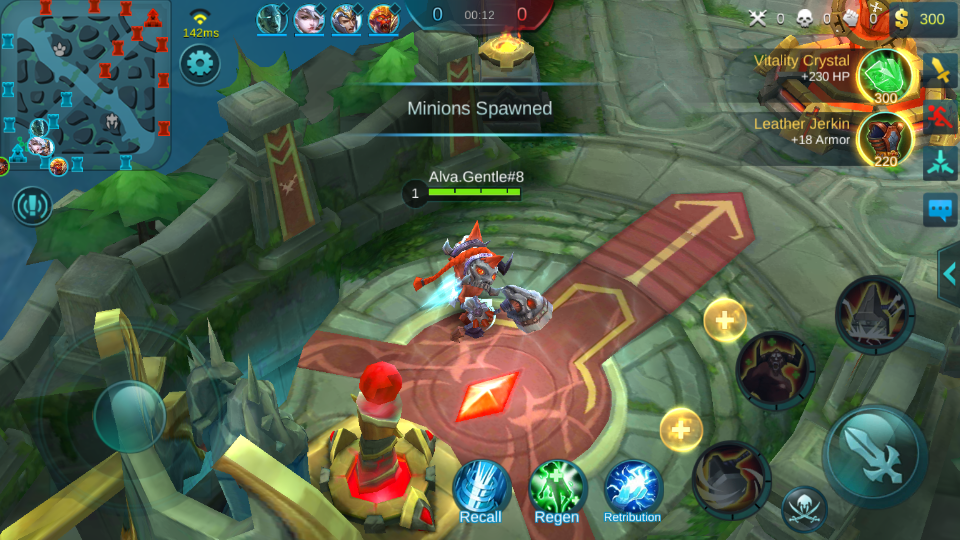The height and width of the screenshot is (540, 960).
Task: Send the blue converging-arrows gather signal
Action: pos(941,162)
